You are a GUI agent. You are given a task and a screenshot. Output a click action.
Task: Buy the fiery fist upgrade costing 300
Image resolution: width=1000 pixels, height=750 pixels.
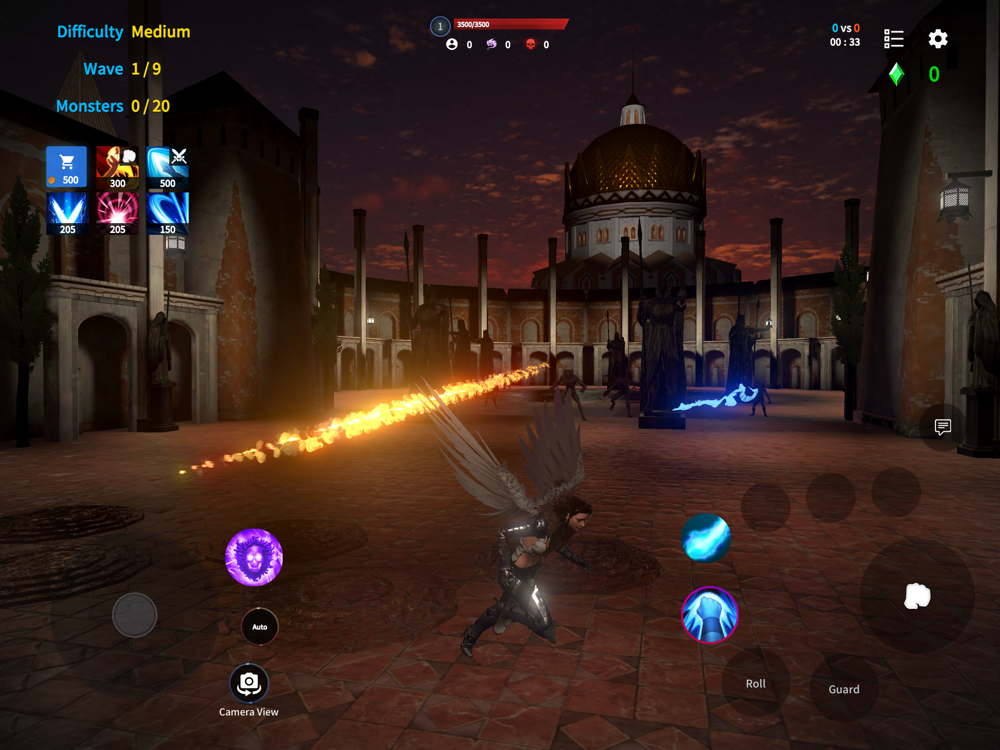117,167
